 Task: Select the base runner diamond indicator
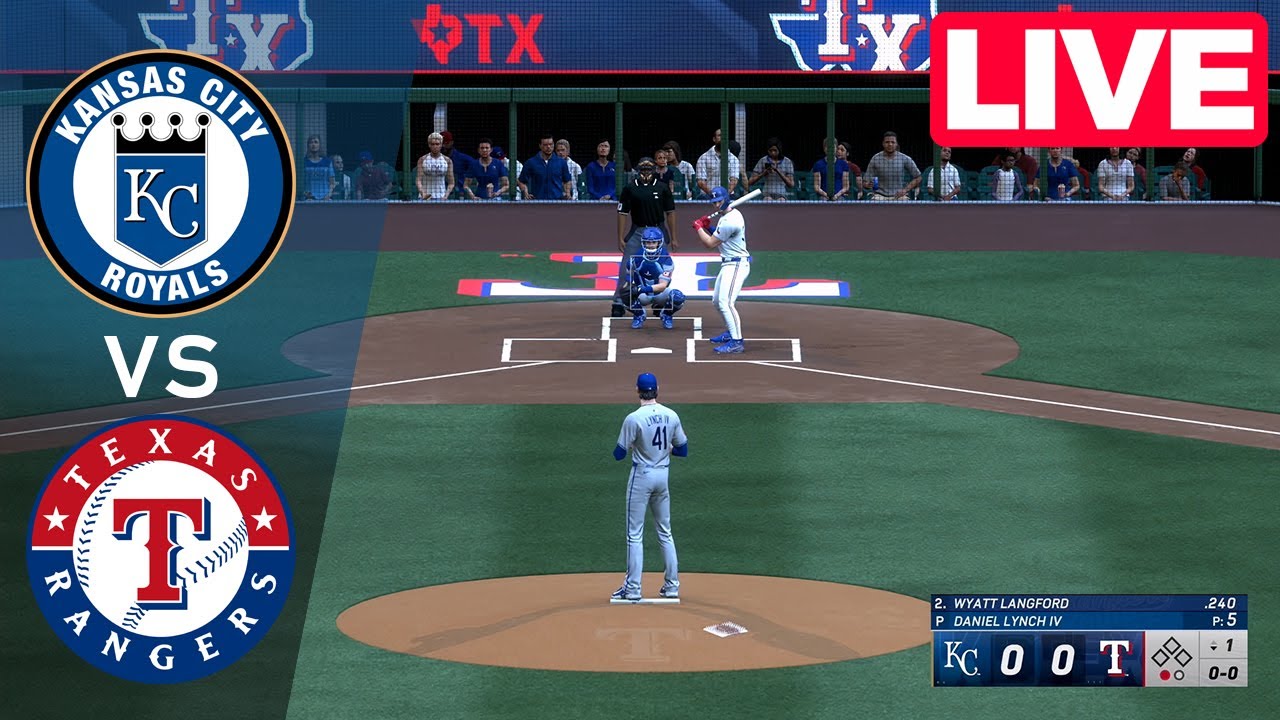pos(1172,652)
